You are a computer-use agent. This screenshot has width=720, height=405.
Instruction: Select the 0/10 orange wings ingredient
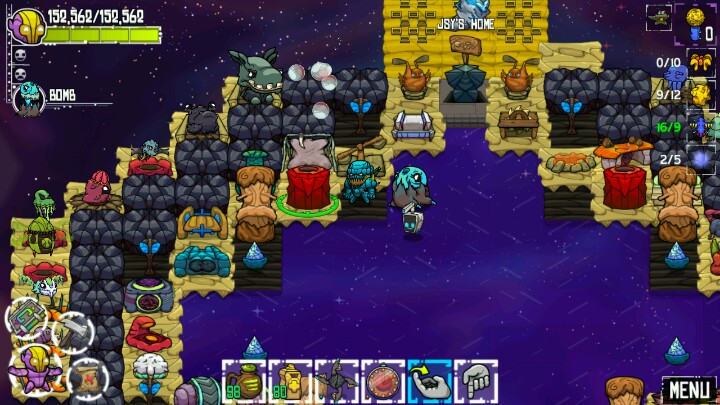700,62
